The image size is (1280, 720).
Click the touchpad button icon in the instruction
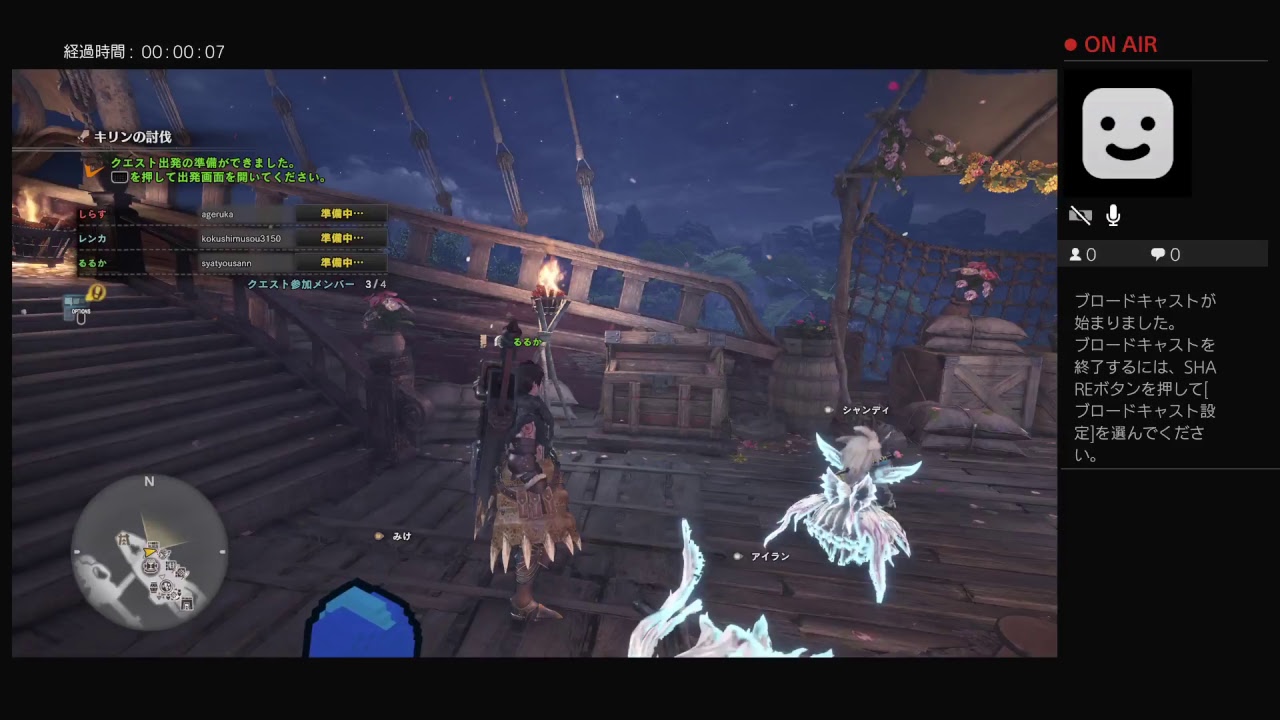121,176
